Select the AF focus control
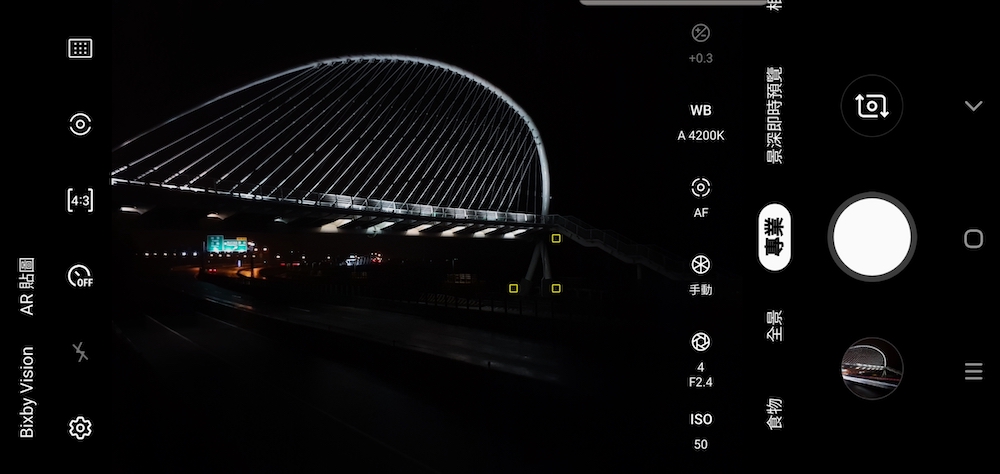 click(x=700, y=197)
